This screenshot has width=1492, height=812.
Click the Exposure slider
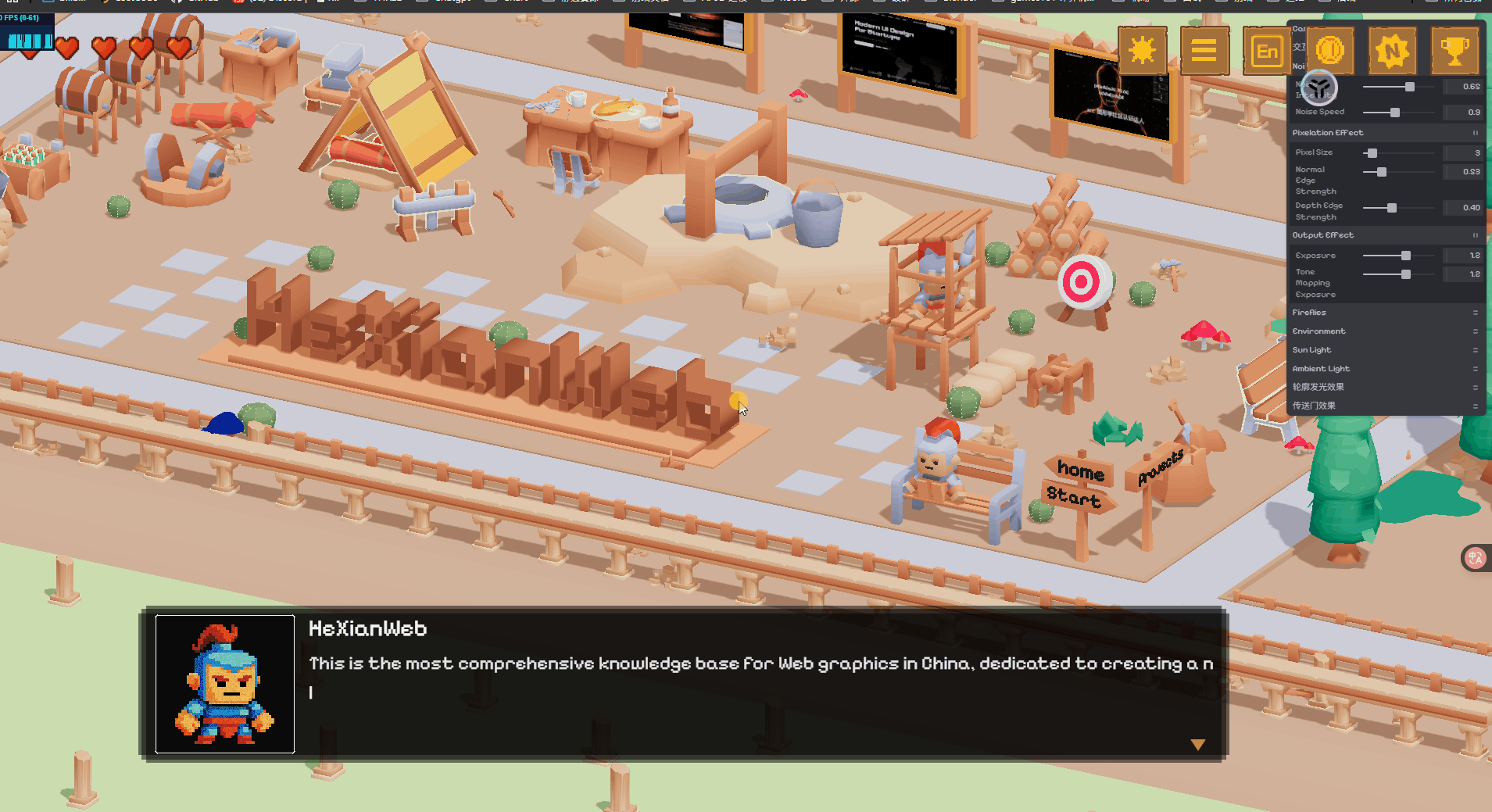pos(1399,256)
